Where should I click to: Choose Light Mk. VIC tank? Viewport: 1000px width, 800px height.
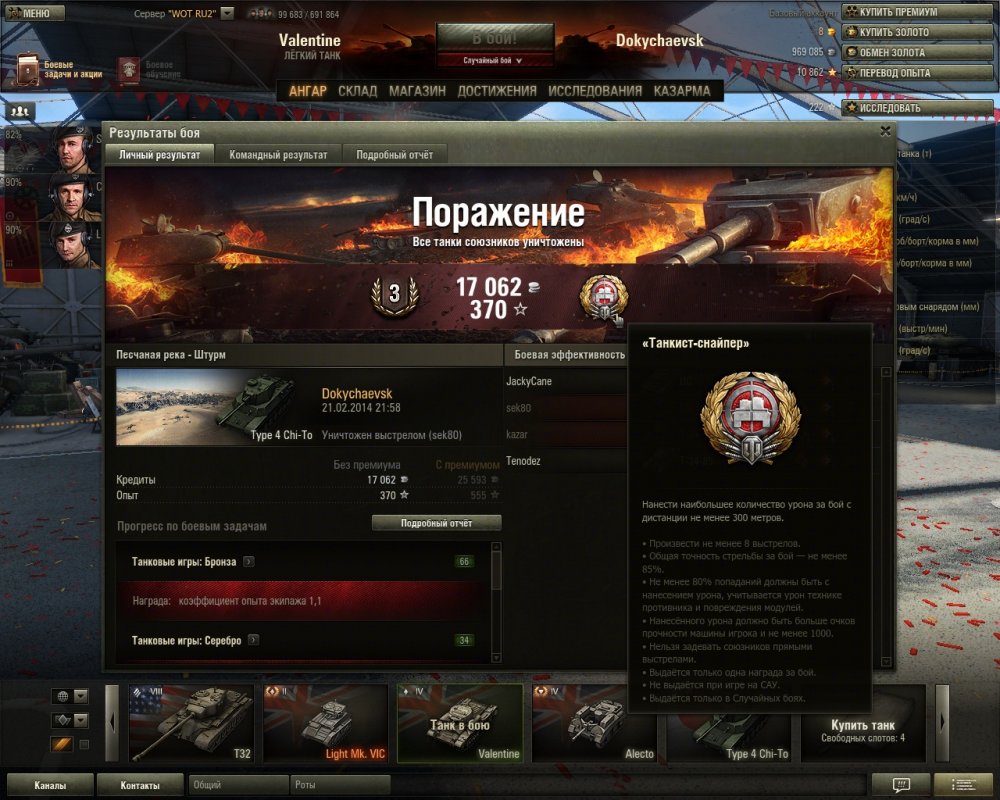point(325,722)
